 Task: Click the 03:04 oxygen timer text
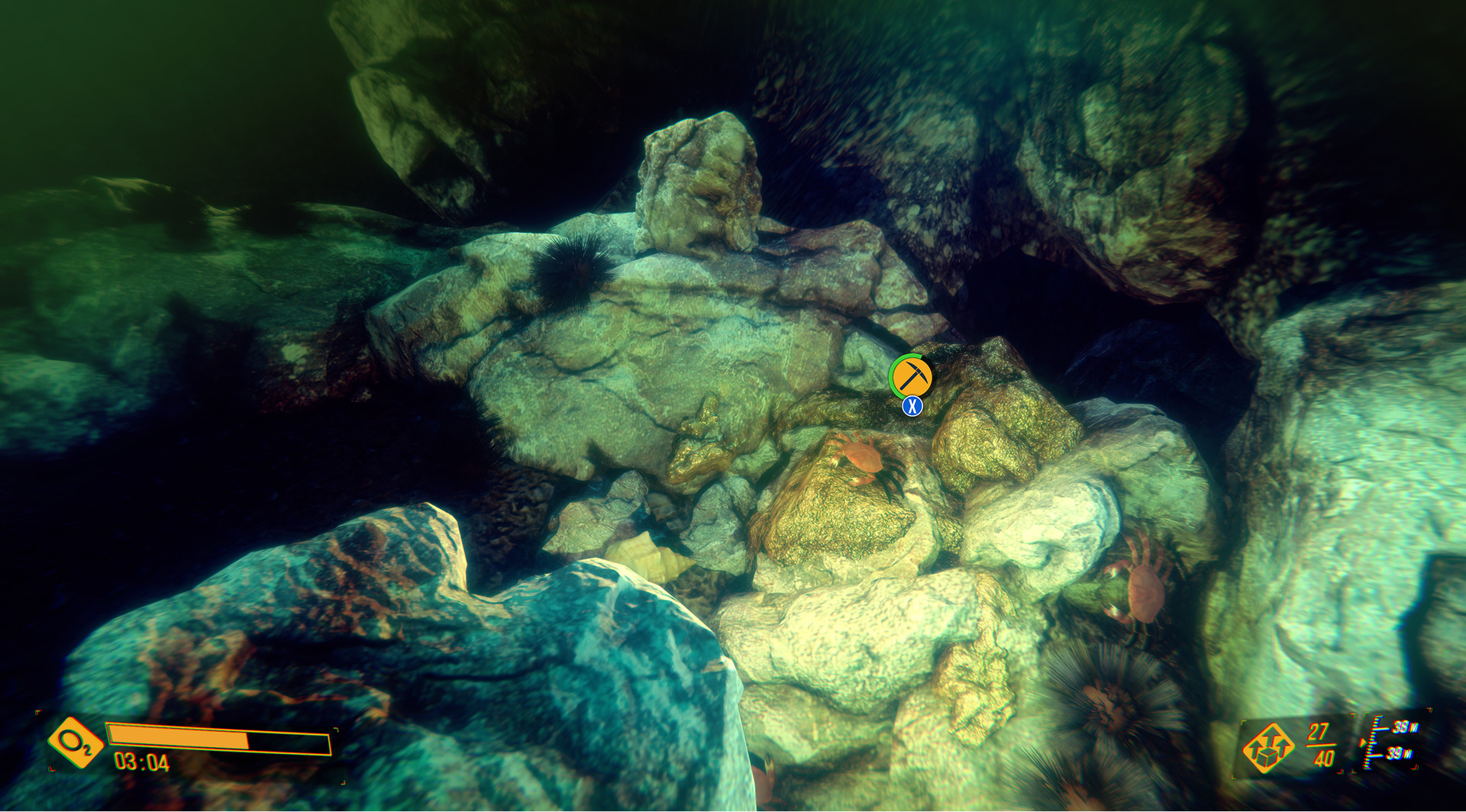pos(141,762)
